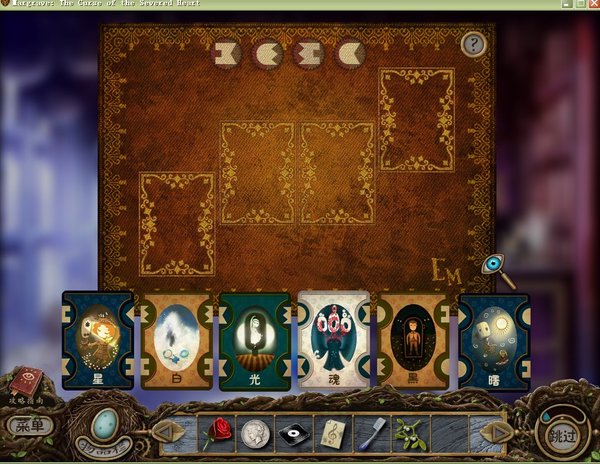Select the mistletoe sprig inventory item
This screenshot has width=600, height=464.
click(409, 433)
